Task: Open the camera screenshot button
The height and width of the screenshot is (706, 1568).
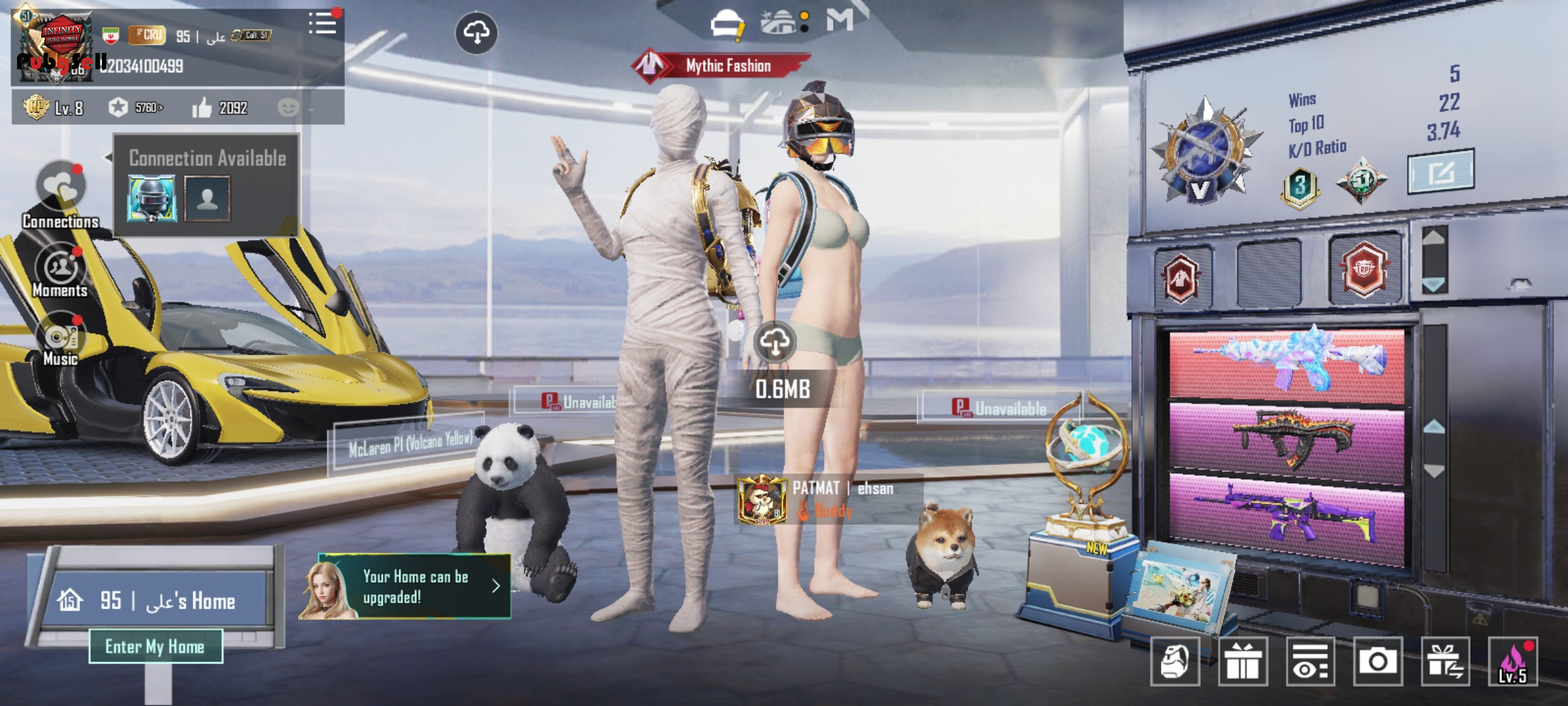Action: point(1377,662)
